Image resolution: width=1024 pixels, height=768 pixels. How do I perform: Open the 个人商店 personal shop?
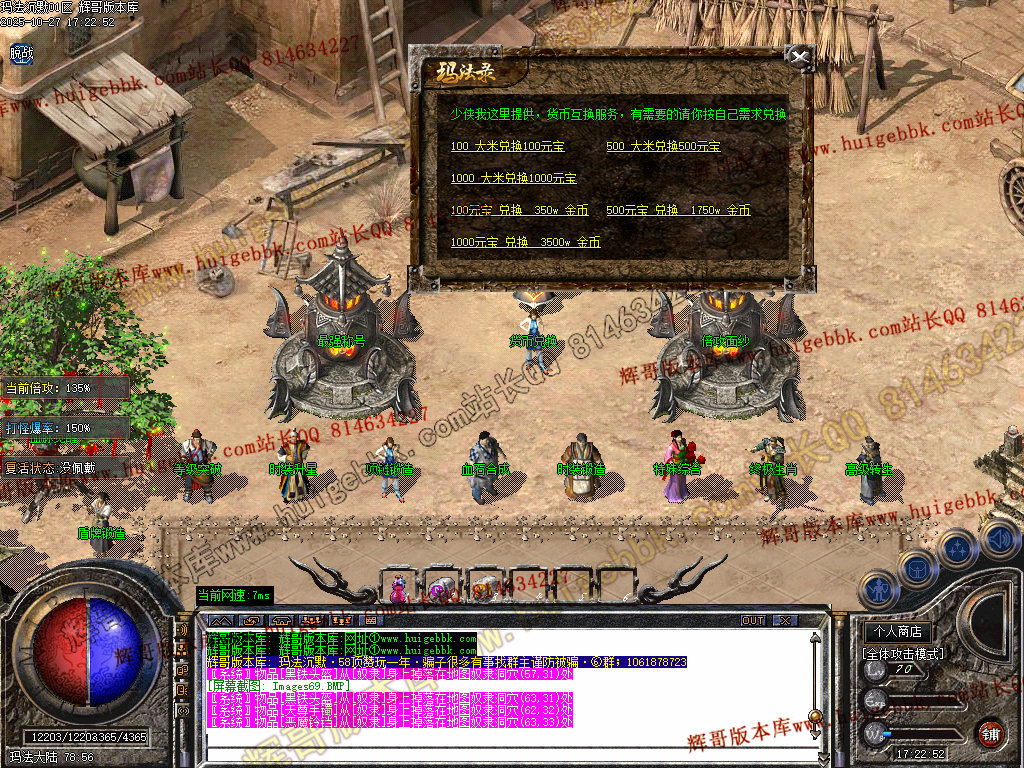point(897,632)
